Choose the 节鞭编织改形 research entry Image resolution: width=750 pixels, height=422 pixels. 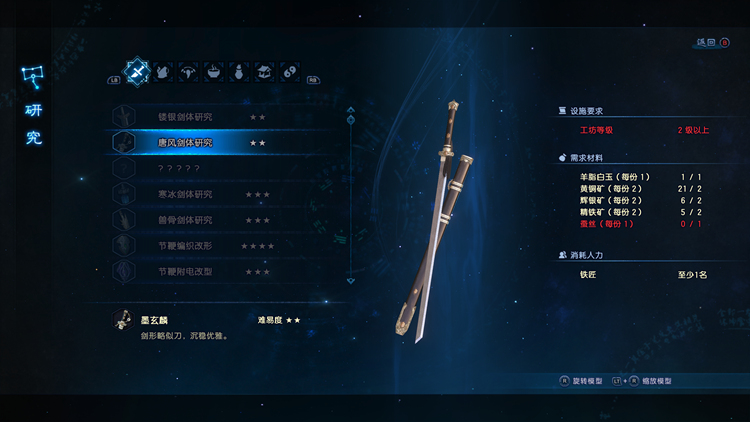[x=185, y=246]
